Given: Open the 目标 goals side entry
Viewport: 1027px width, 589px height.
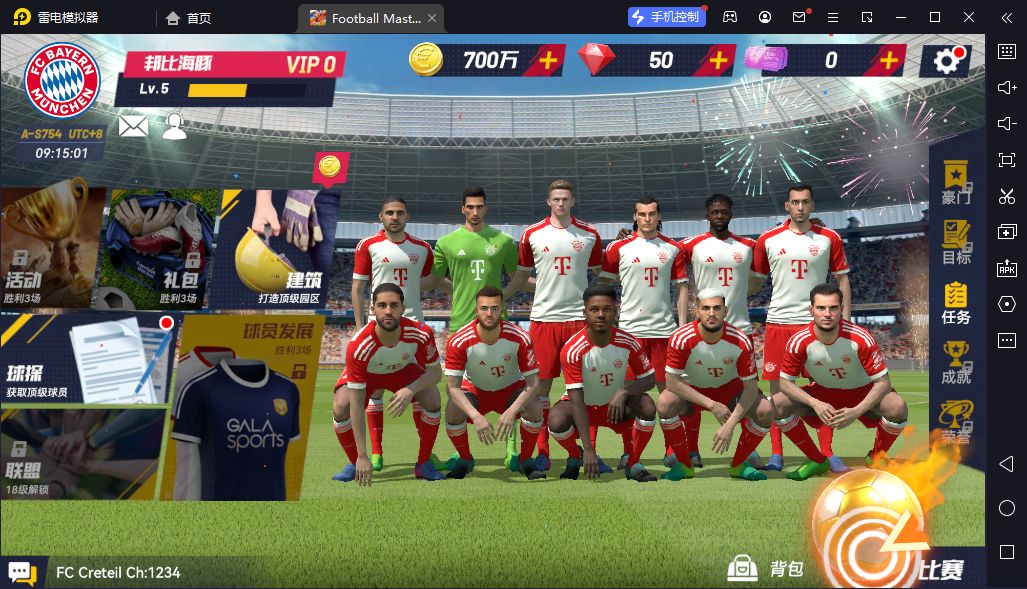Looking at the screenshot, I should click(956, 241).
